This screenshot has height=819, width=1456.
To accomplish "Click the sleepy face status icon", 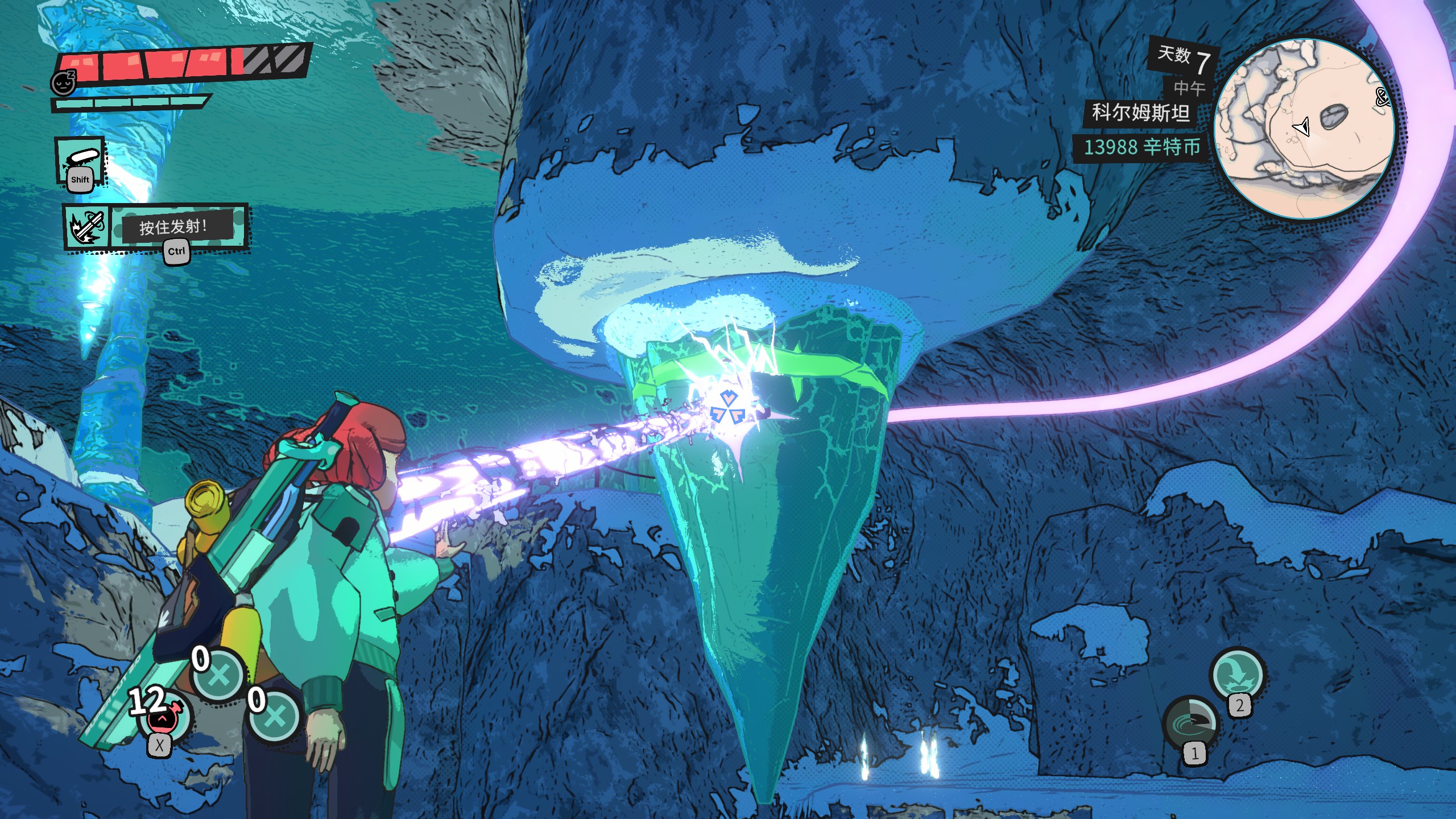I will [63, 83].
